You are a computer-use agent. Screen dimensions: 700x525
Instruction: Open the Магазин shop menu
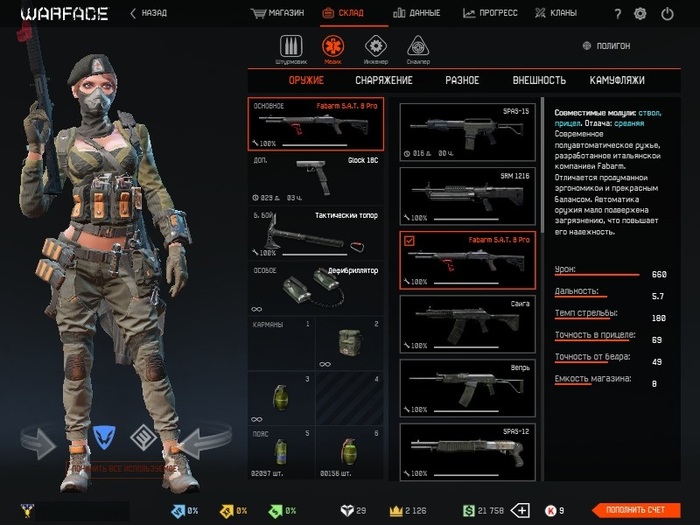click(278, 14)
